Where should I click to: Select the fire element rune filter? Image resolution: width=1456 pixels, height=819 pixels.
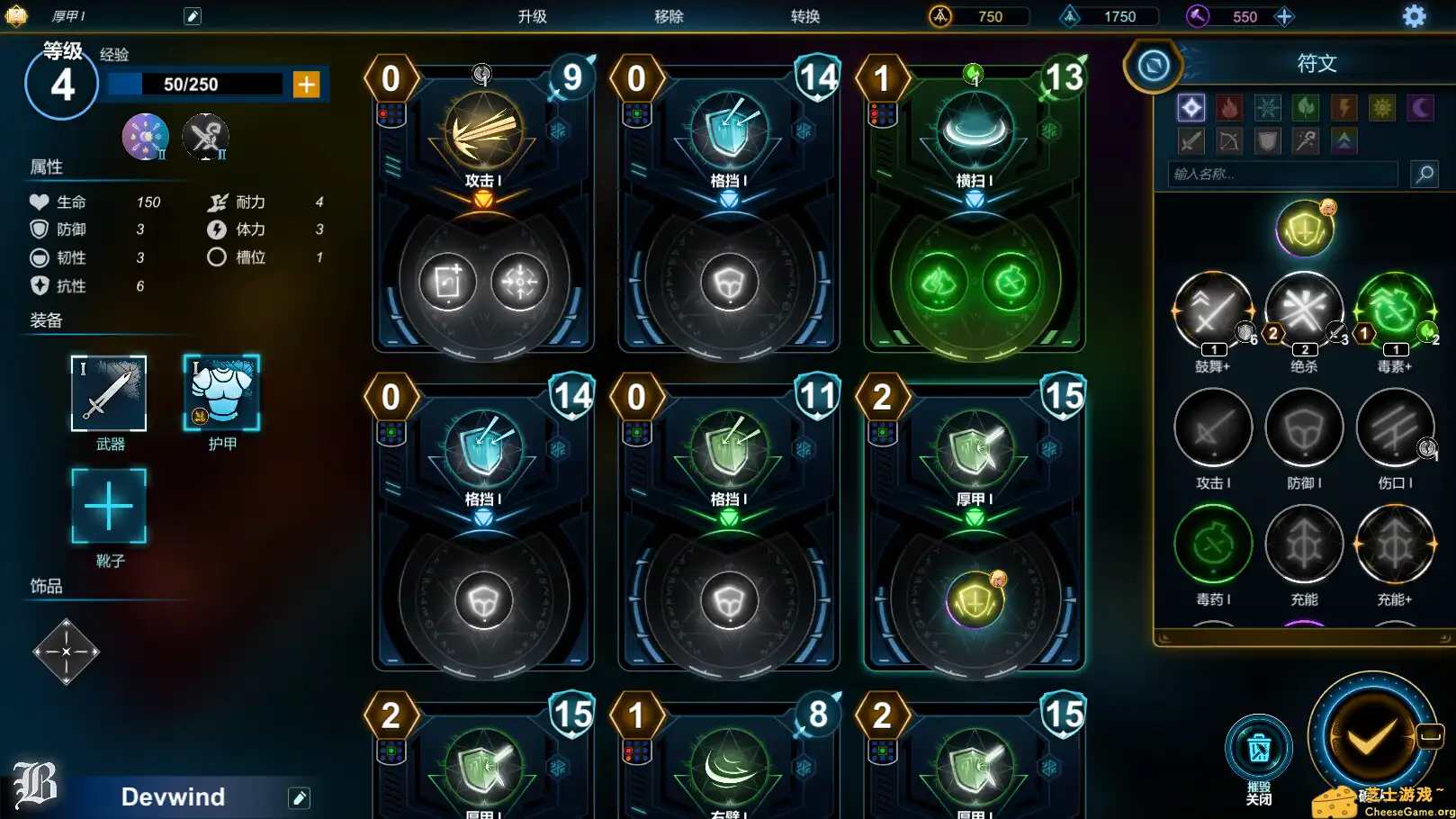coord(1229,107)
